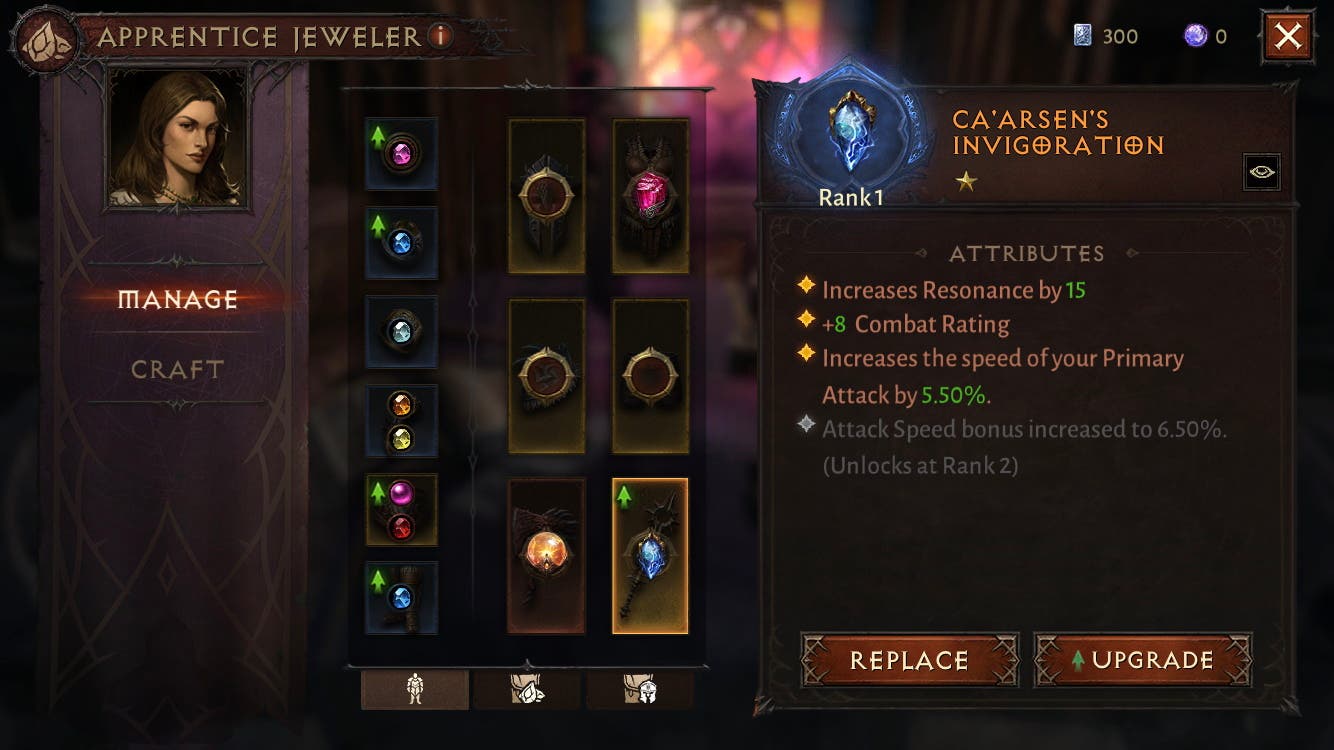1334x750 pixels.
Task: Select the pink gem with upgrade arrow
Action: (x=401, y=155)
